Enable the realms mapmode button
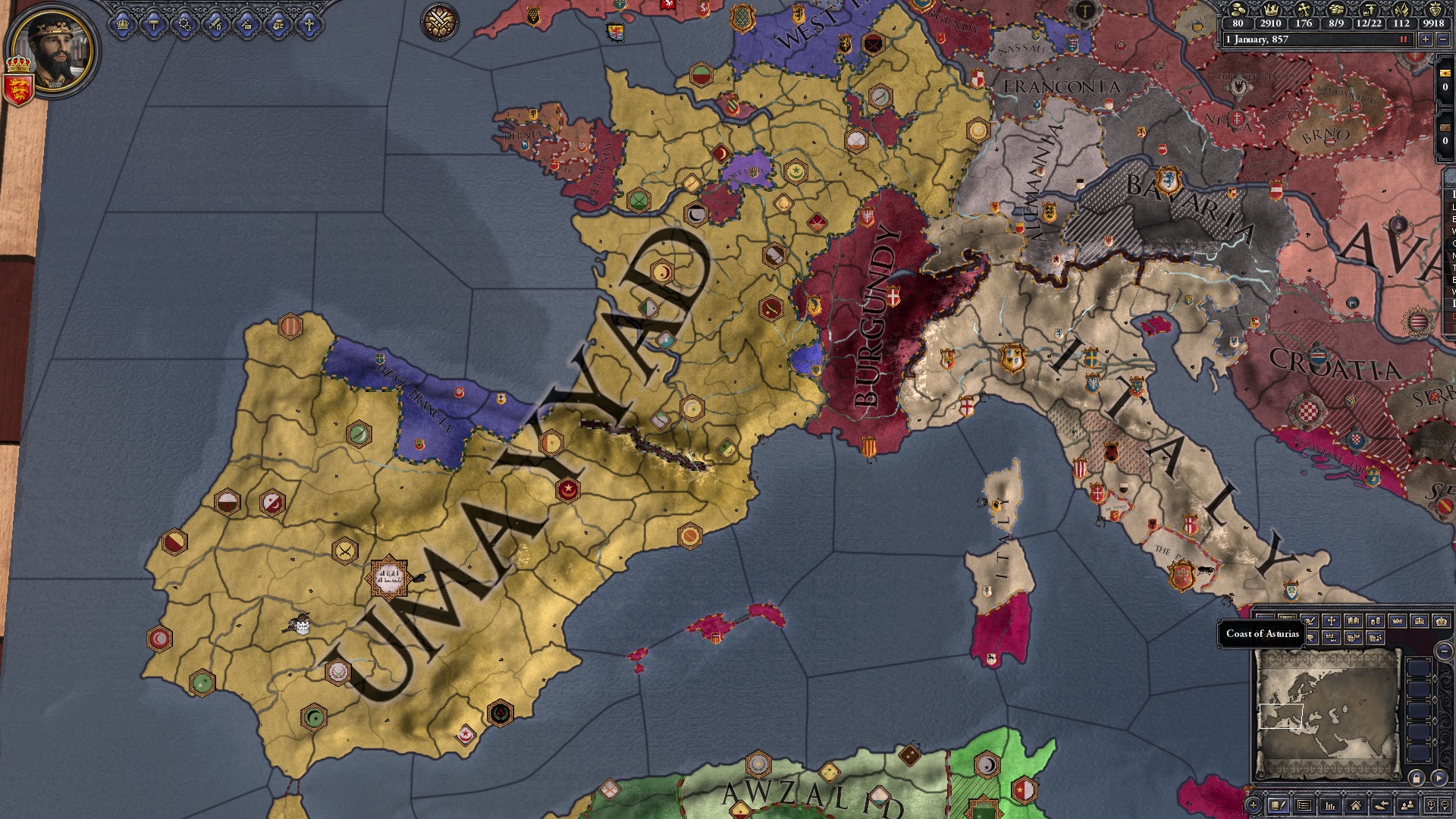This screenshot has height=819, width=1456. [1287, 620]
